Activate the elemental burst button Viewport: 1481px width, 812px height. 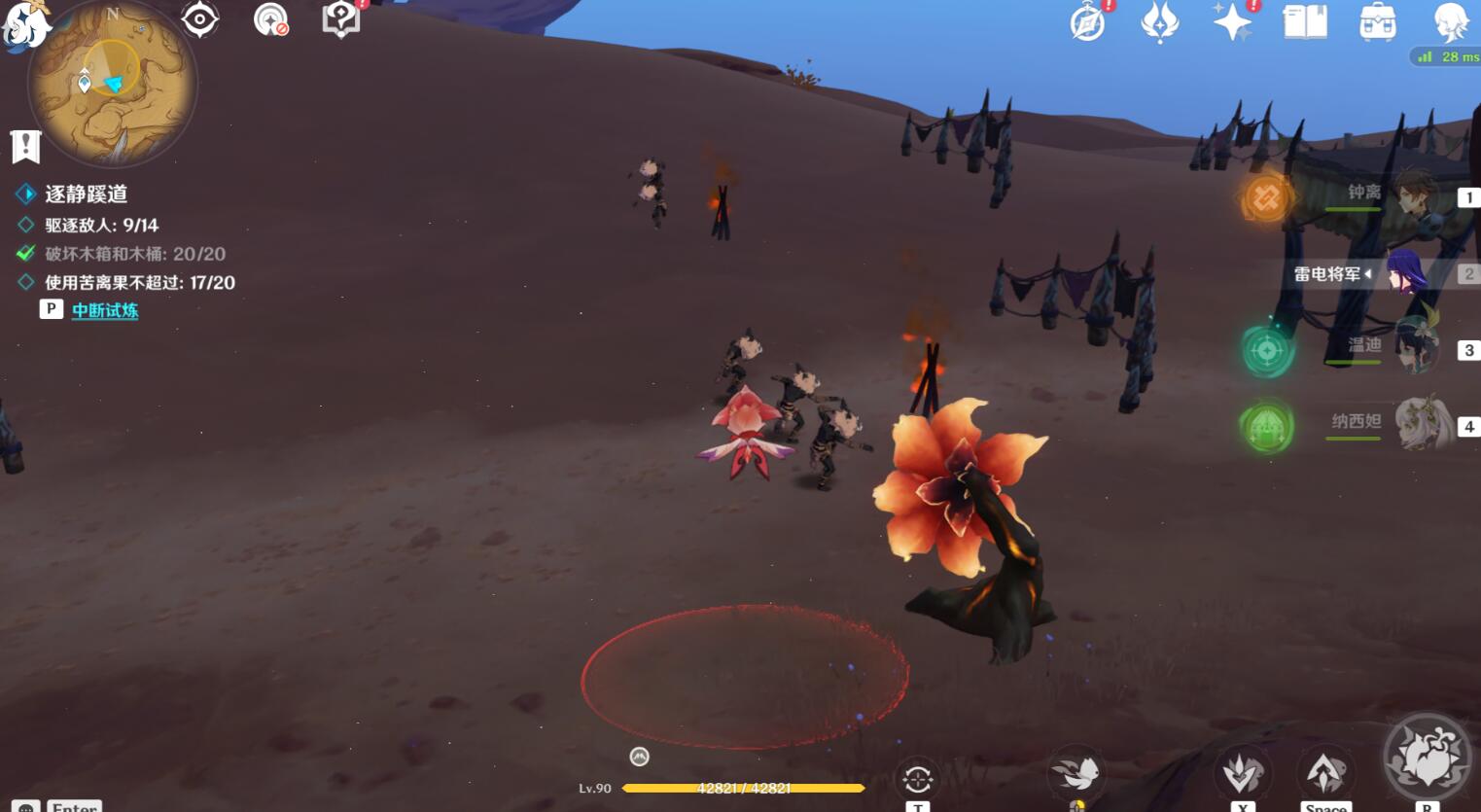(x=1427, y=761)
